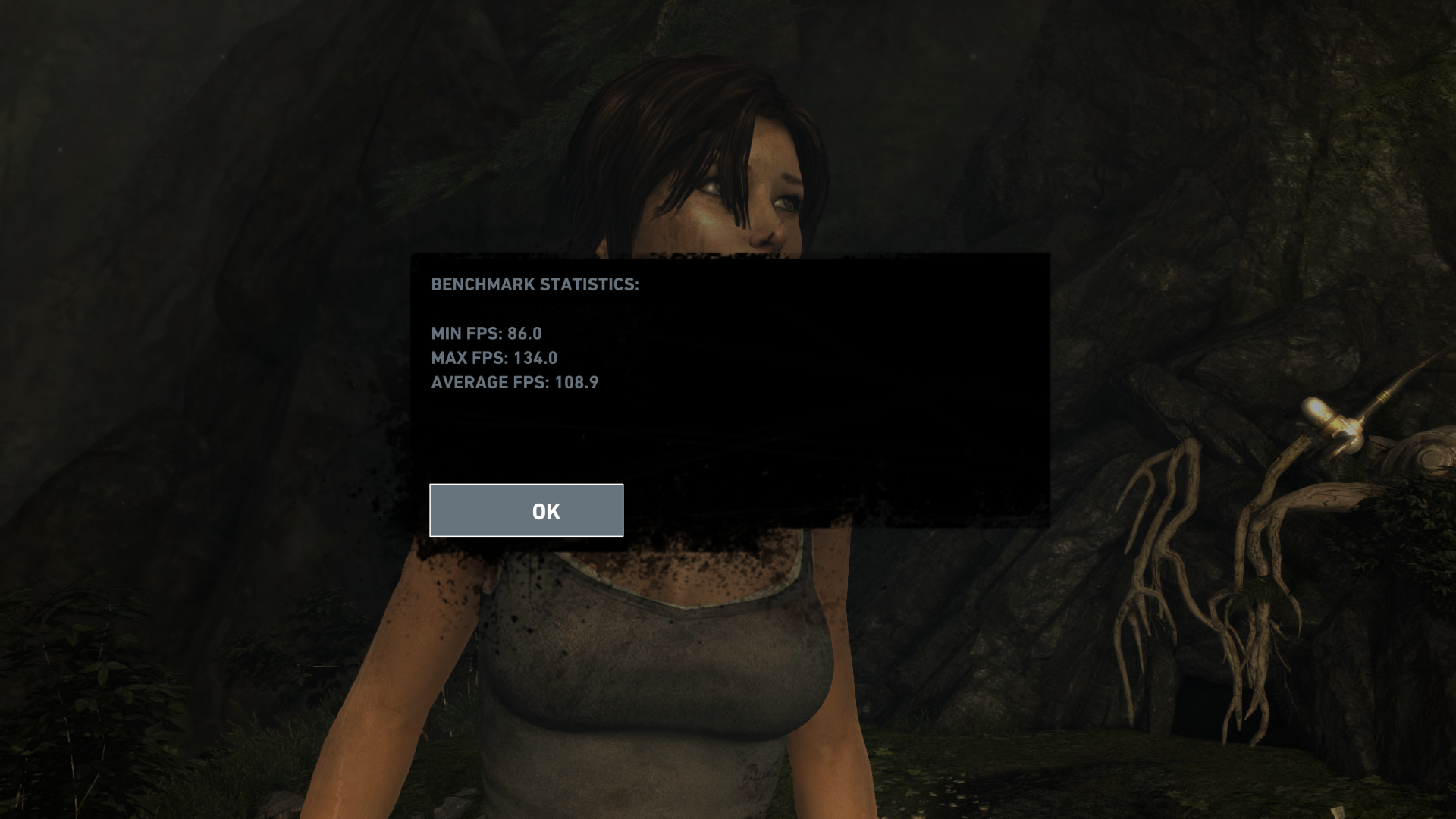The image size is (1456, 819).
Task: Click the 108.9 average FPS value
Action: coord(577,383)
